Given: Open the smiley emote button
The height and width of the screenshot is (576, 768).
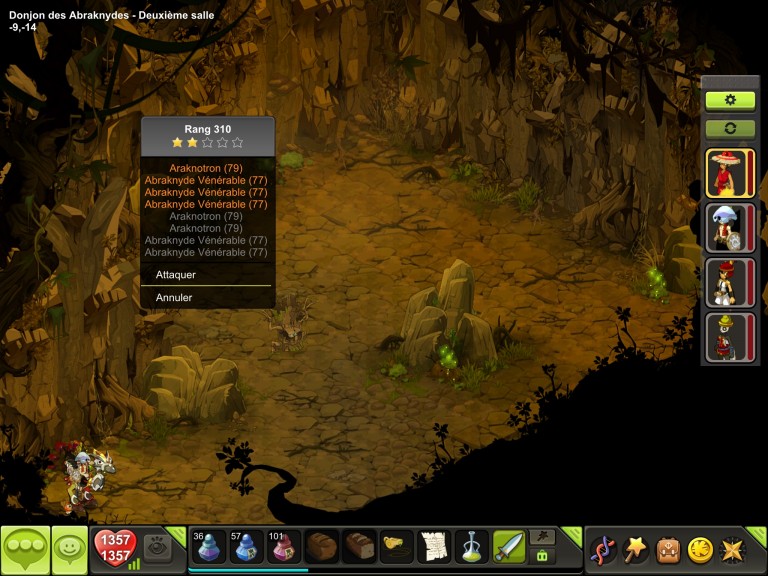Looking at the screenshot, I should pyautogui.click(x=69, y=549).
